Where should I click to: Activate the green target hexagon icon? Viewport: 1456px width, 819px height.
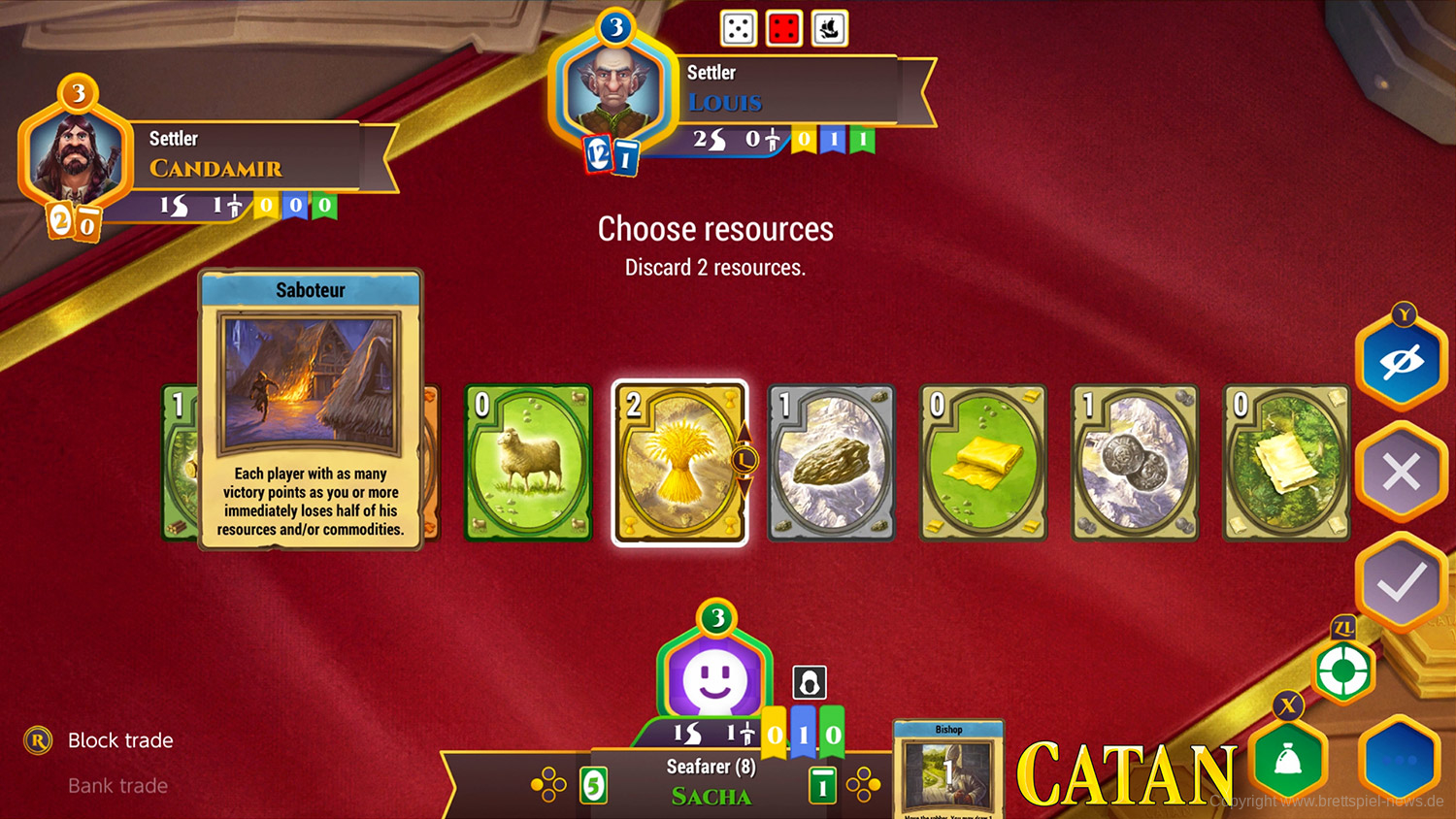[x=1343, y=671]
